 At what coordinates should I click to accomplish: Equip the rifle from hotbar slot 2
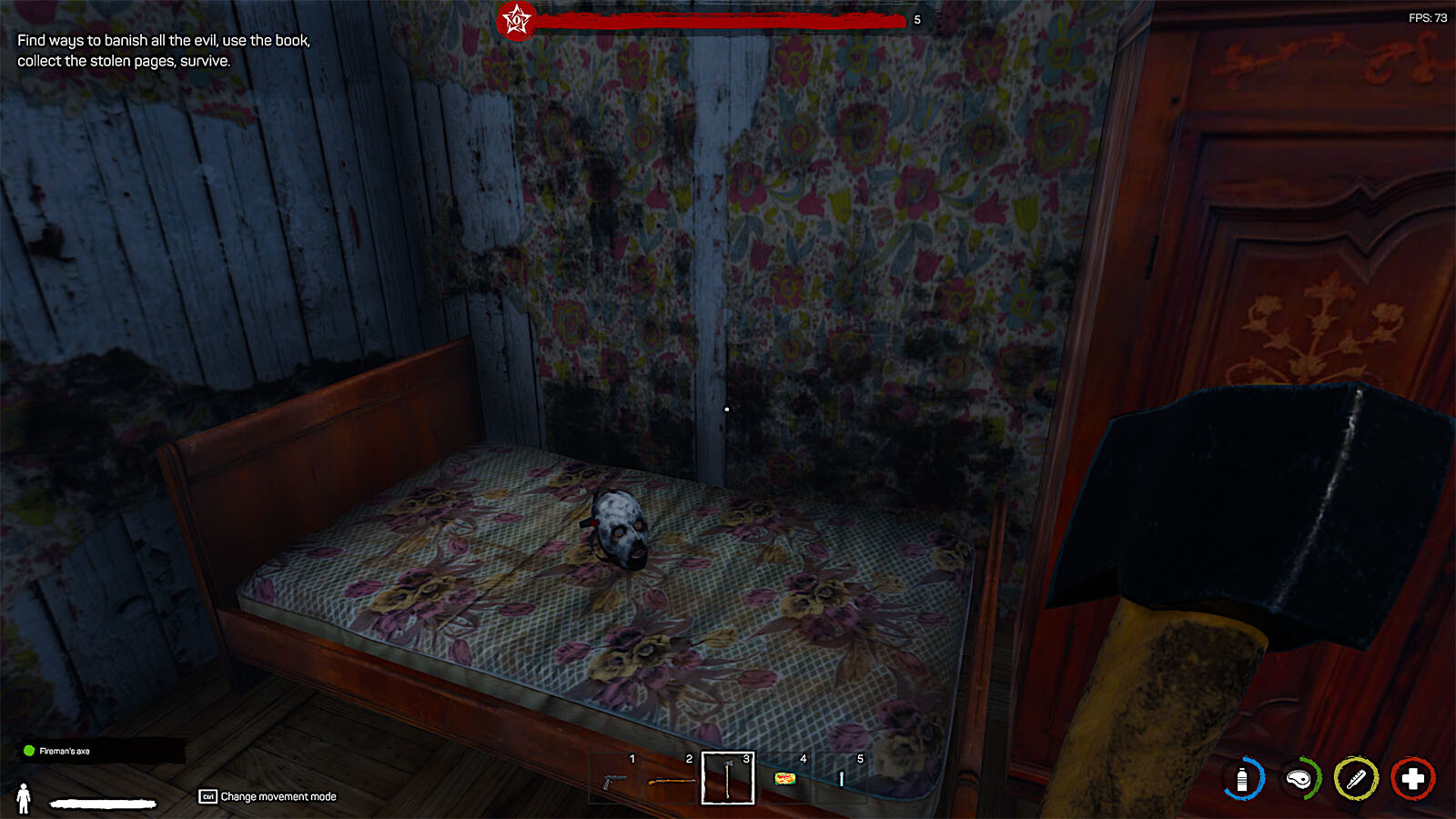click(x=671, y=780)
